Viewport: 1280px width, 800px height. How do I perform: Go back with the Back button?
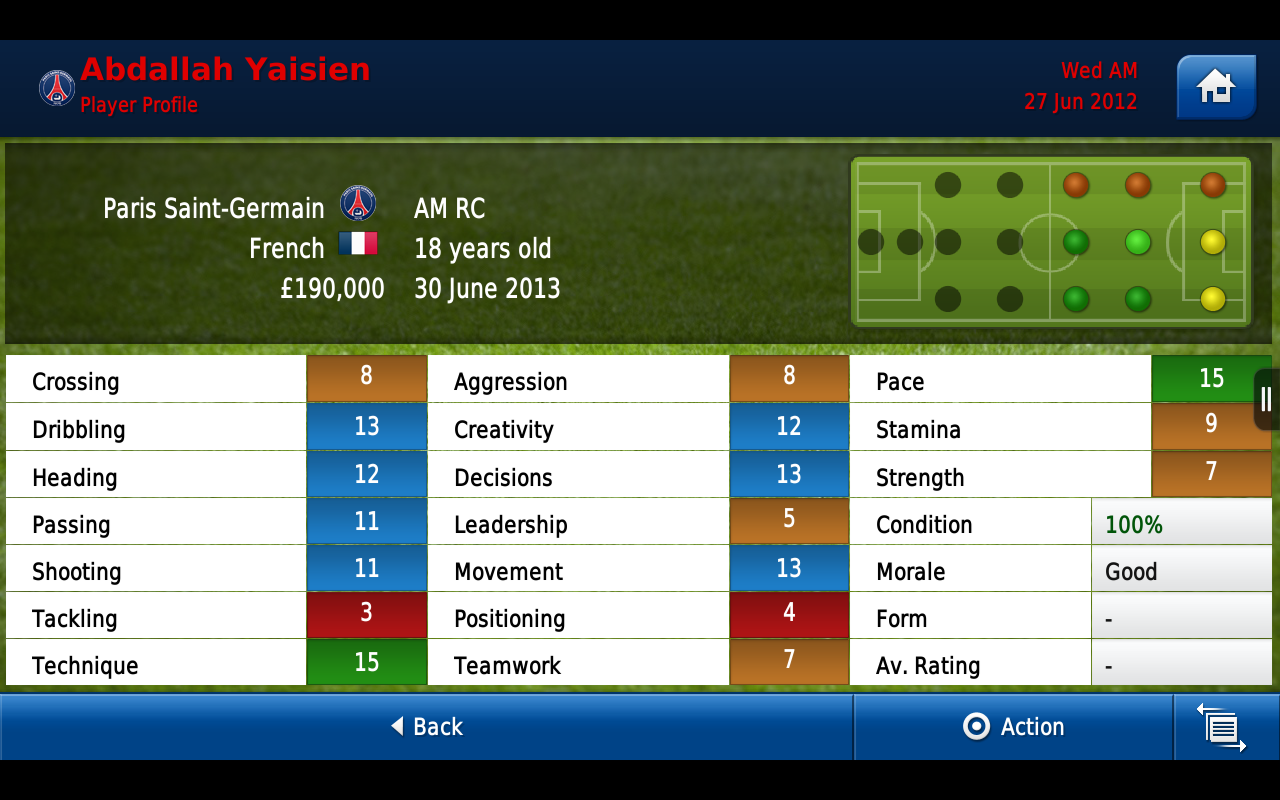[x=427, y=727]
